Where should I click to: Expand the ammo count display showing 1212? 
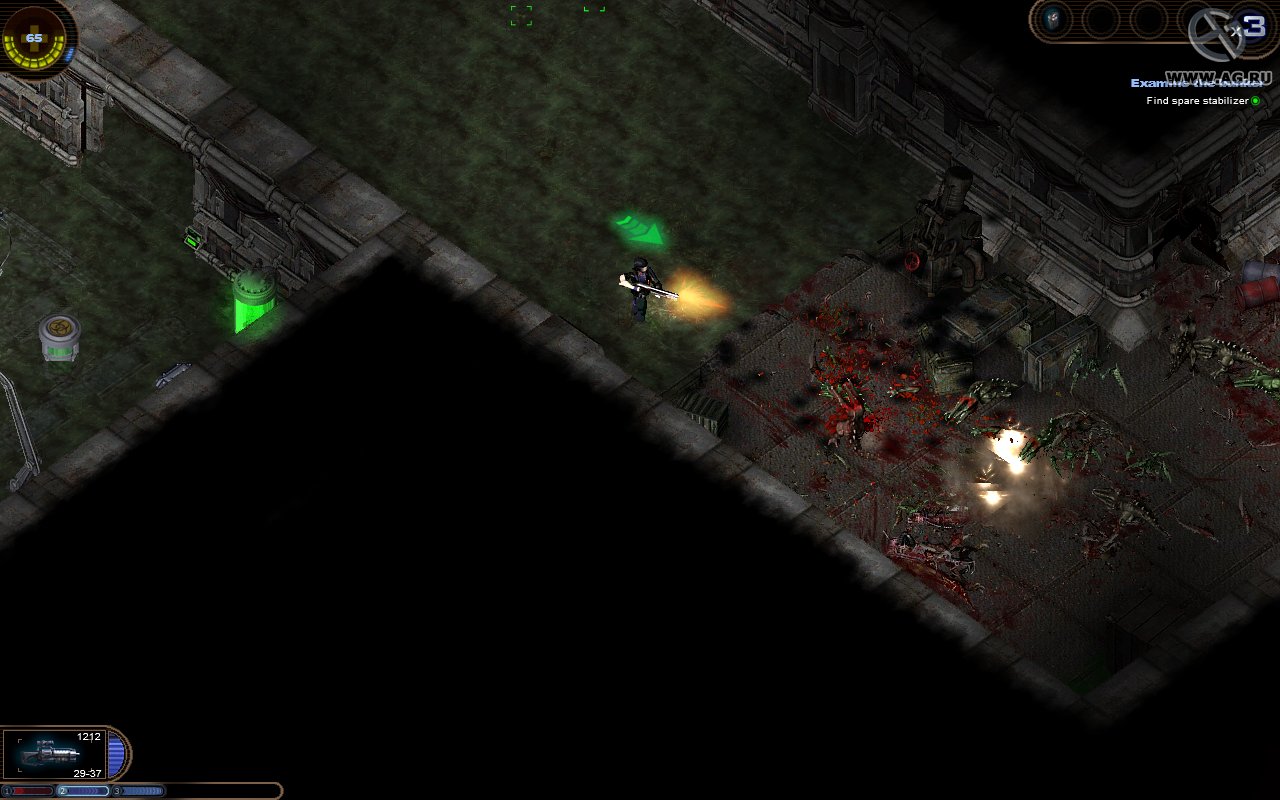click(90, 736)
